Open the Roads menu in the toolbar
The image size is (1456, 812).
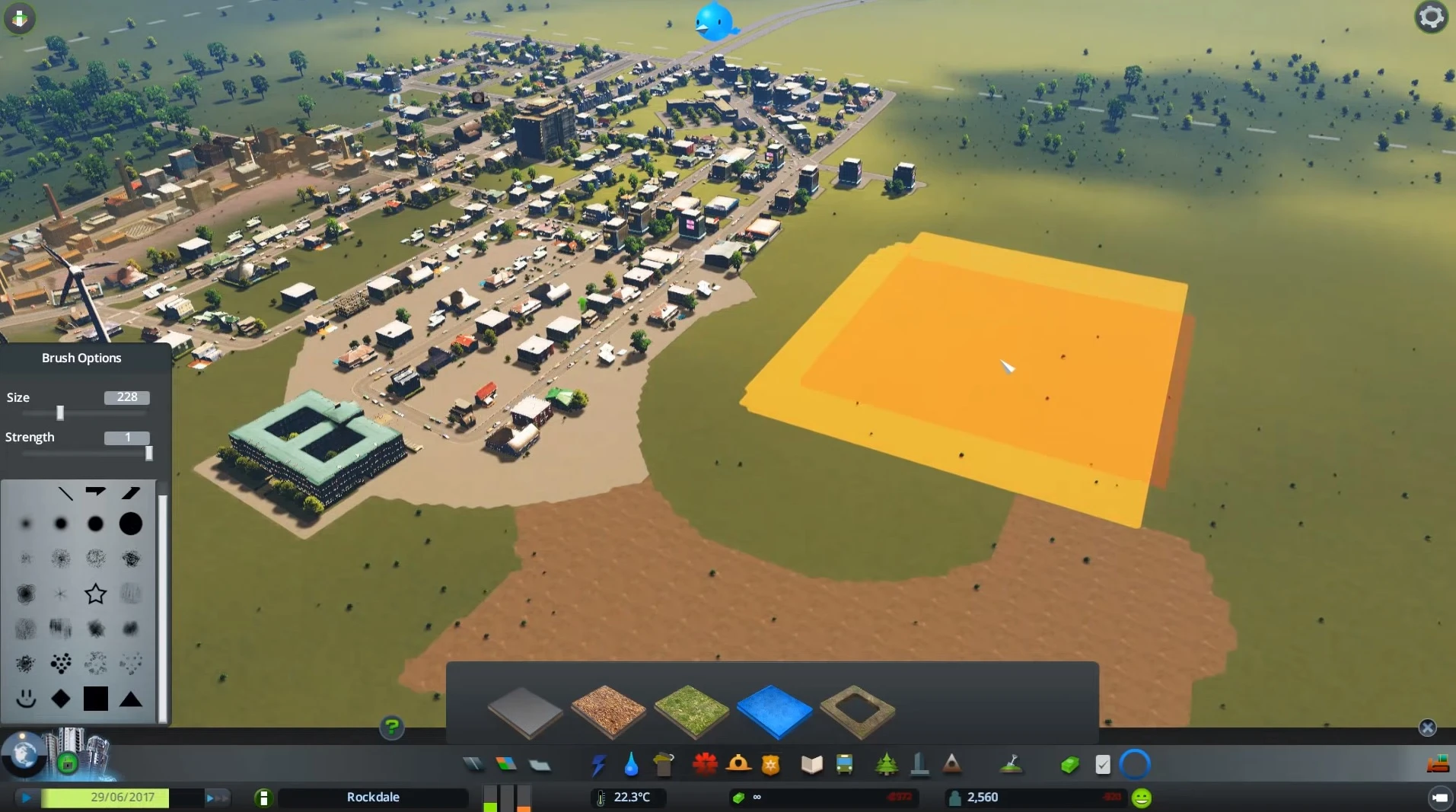pyautogui.click(x=474, y=764)
